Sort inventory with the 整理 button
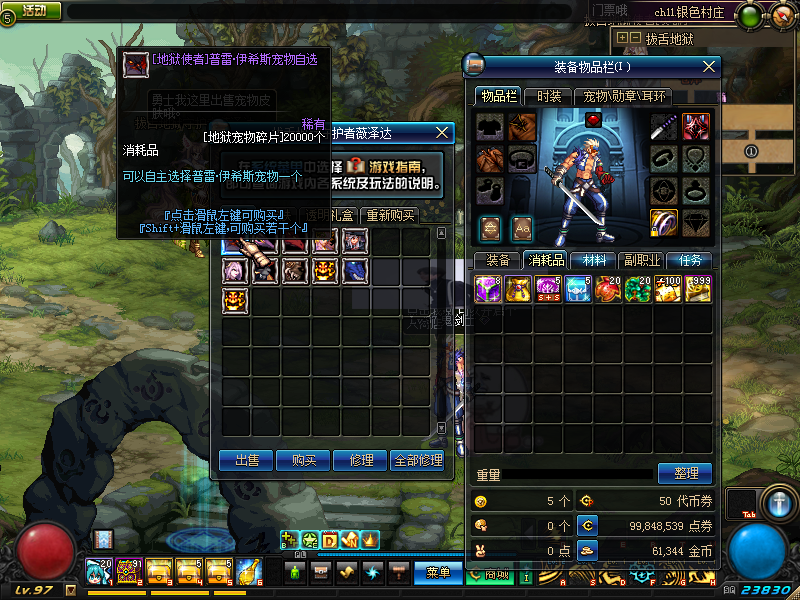This screenshot has height=600, width=800. tap(684, 473)
